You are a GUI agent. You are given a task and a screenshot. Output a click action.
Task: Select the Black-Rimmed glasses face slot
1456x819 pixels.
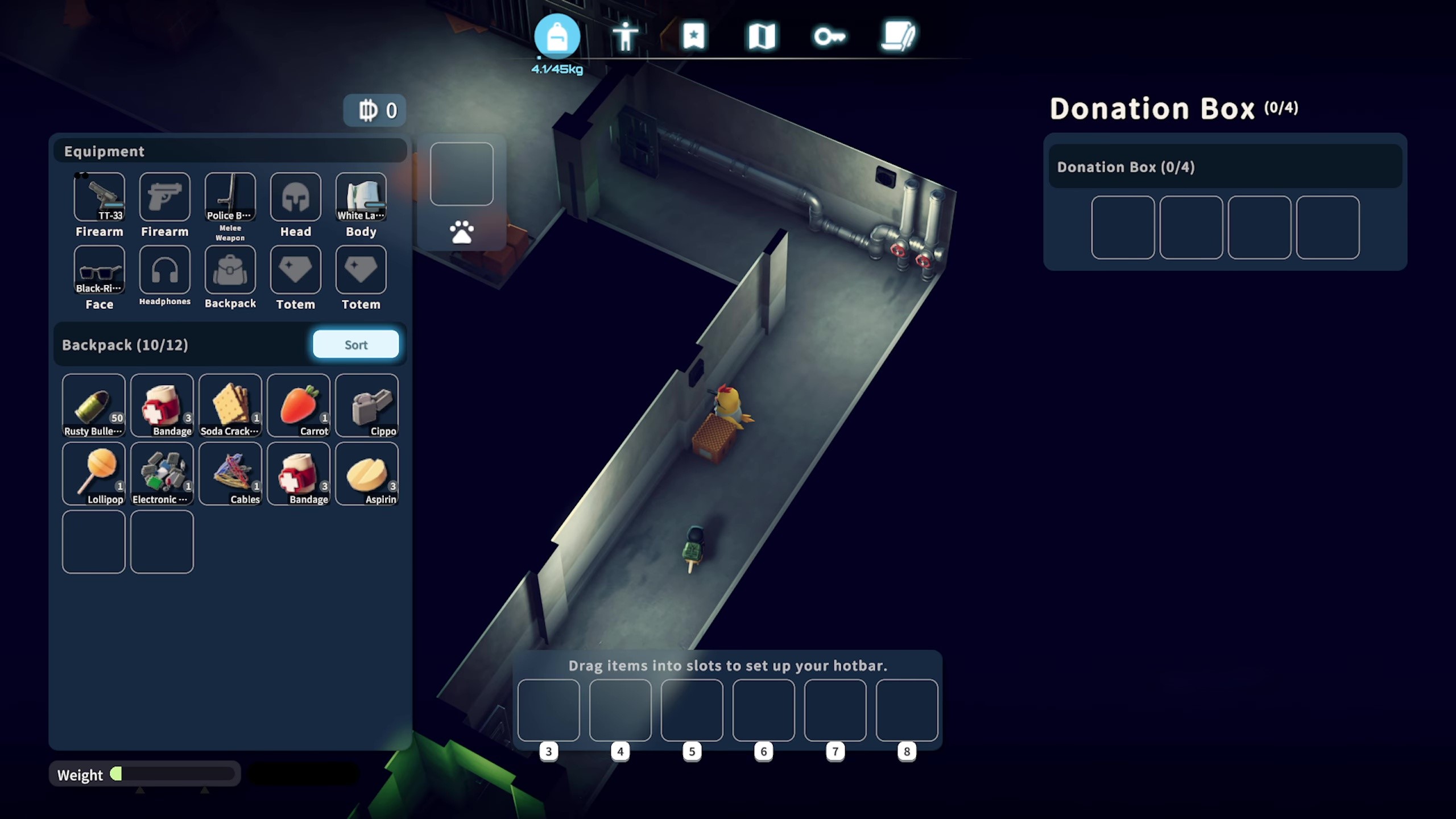pos(100,270)
